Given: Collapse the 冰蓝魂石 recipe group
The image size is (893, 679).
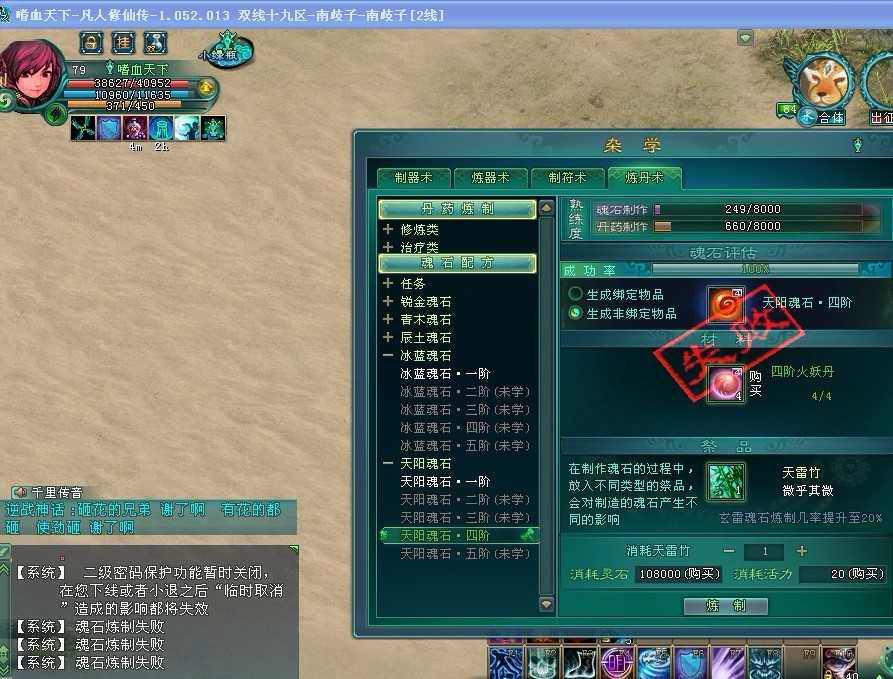Looking at the screenshot, I should (x=388, y=356).
